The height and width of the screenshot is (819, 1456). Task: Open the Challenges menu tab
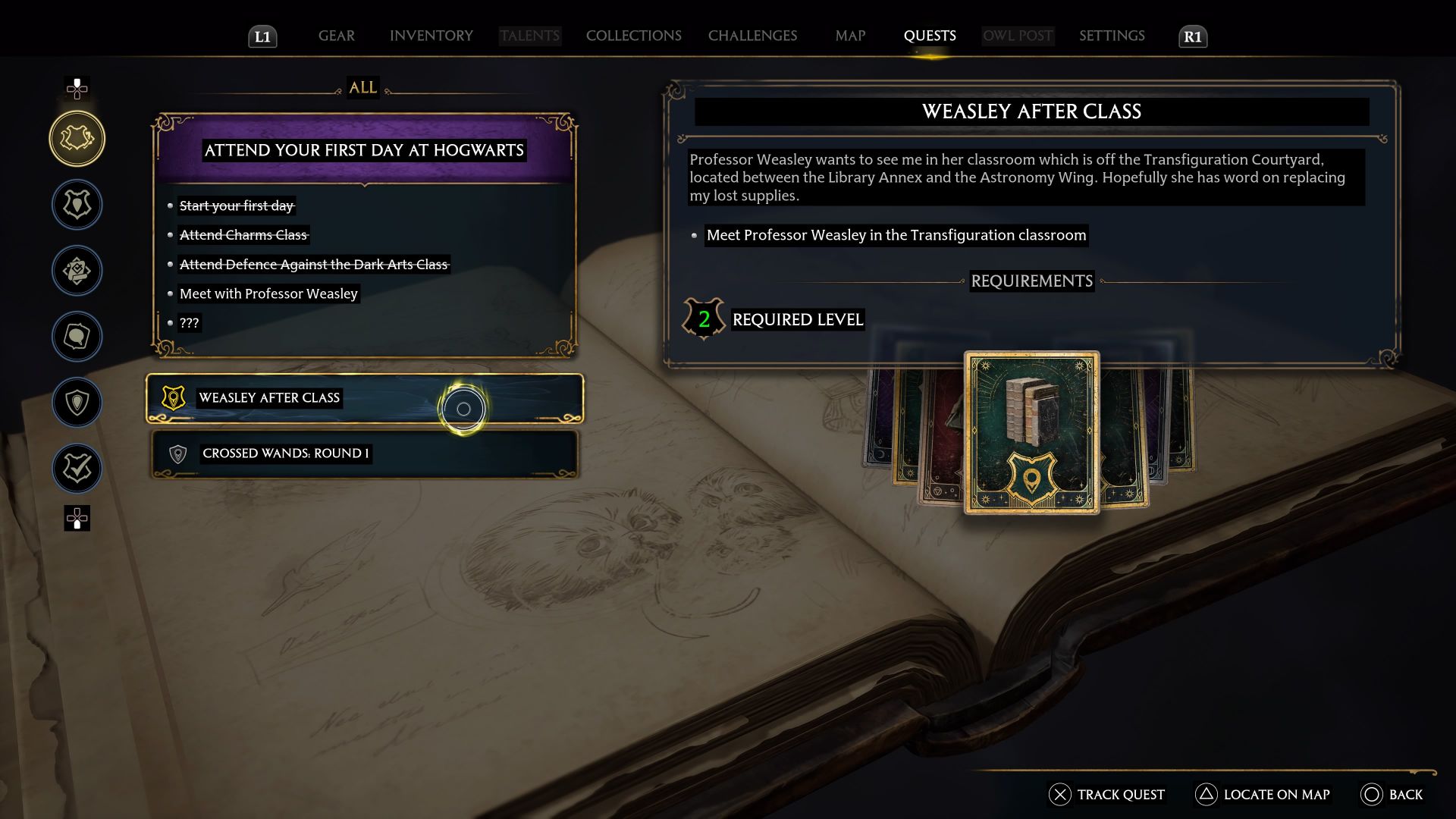click(x=752, y=35)
